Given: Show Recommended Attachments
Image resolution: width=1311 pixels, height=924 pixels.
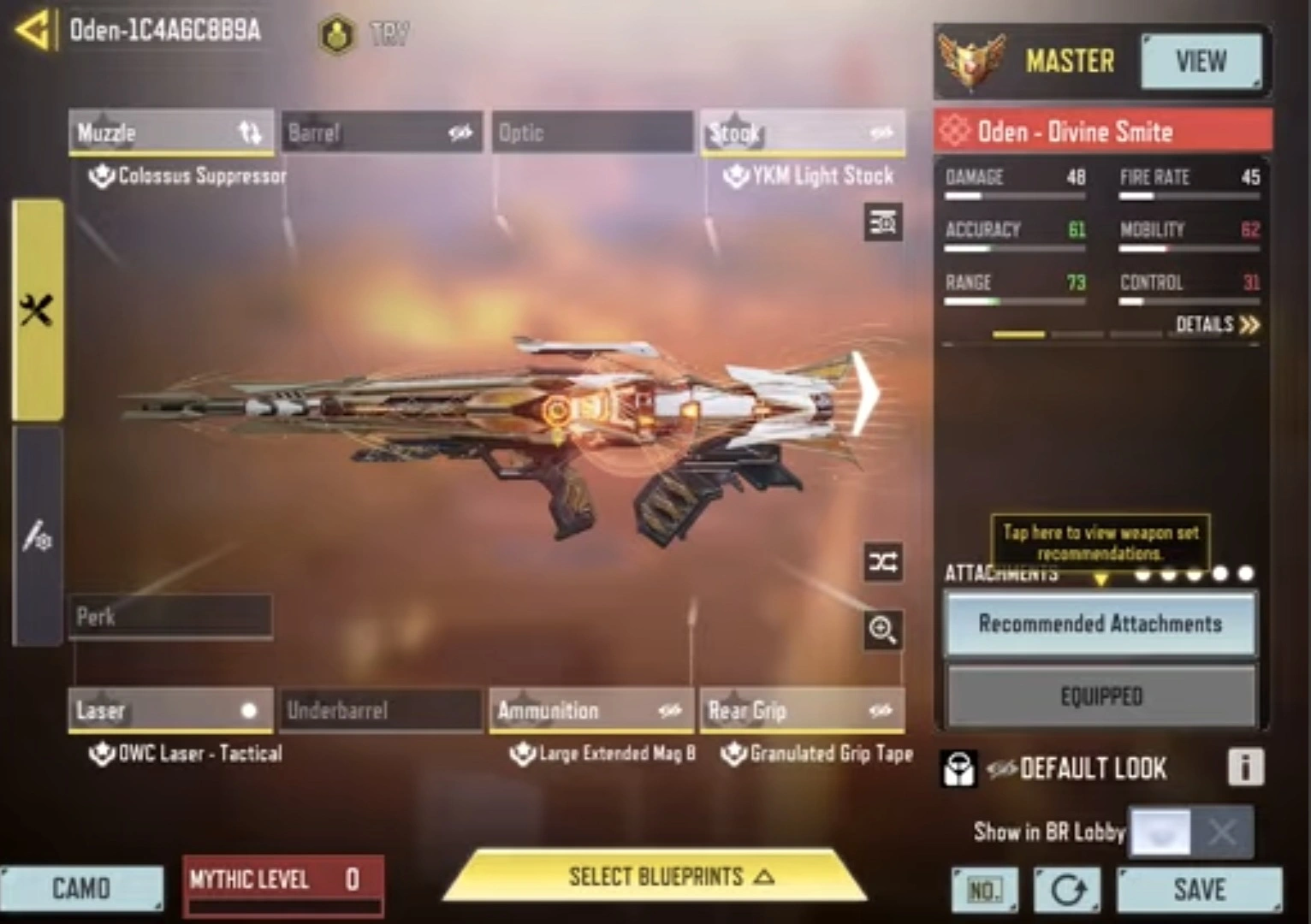Looking at the screenshot, I should pos(1100,624).
